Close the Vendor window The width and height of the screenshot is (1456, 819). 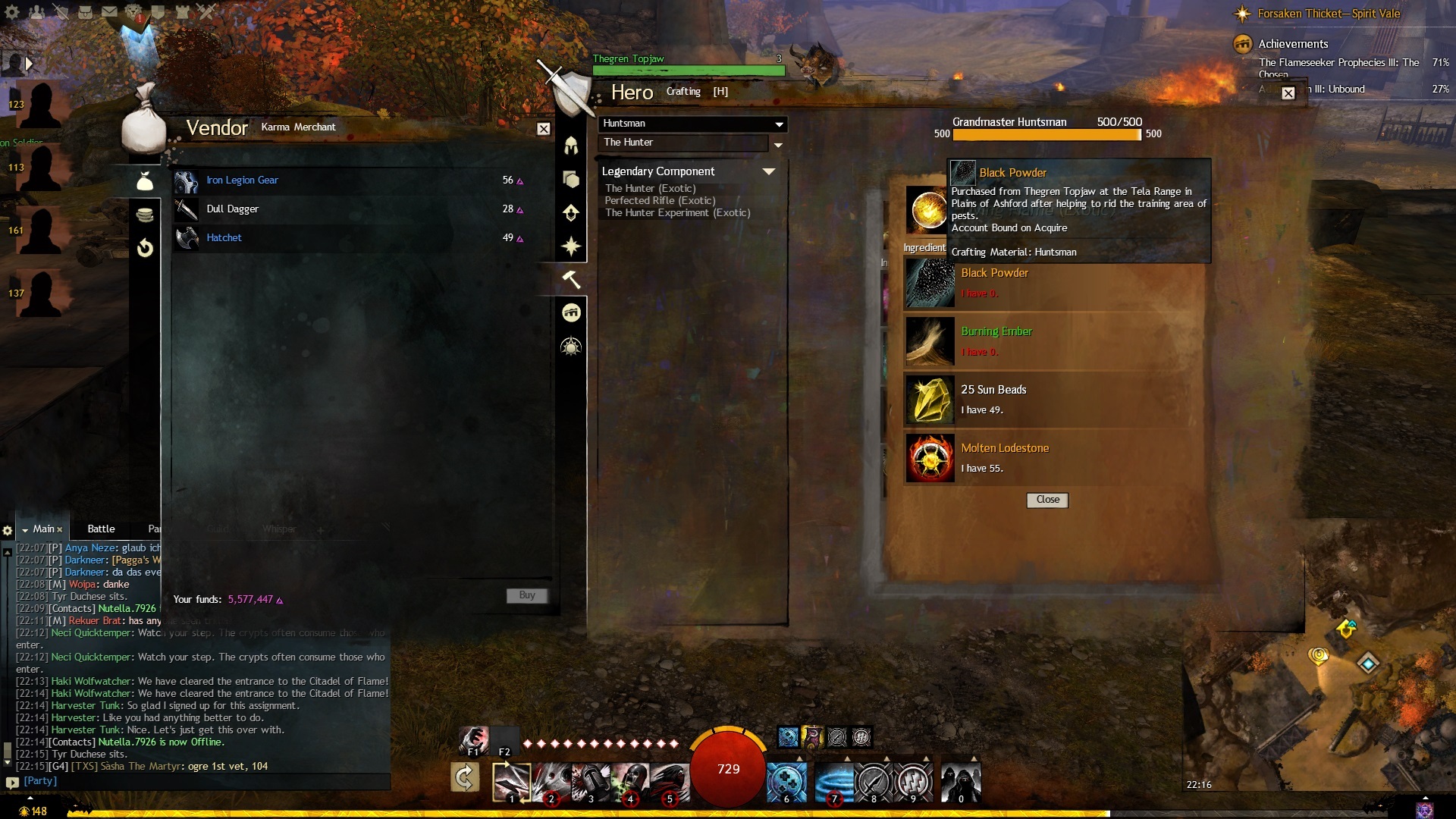(544, 129)
